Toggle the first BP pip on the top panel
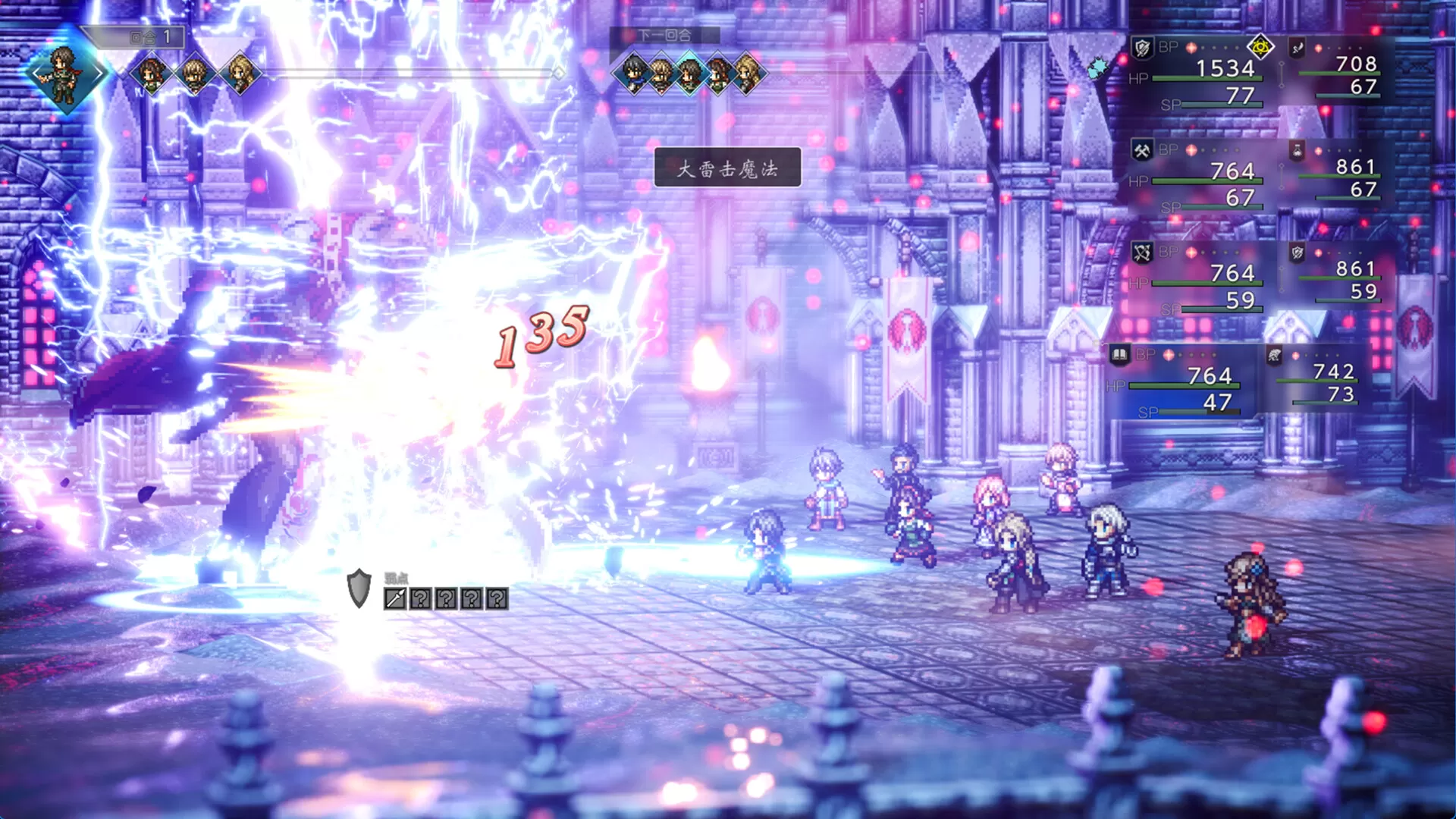 click(1191, 47)
